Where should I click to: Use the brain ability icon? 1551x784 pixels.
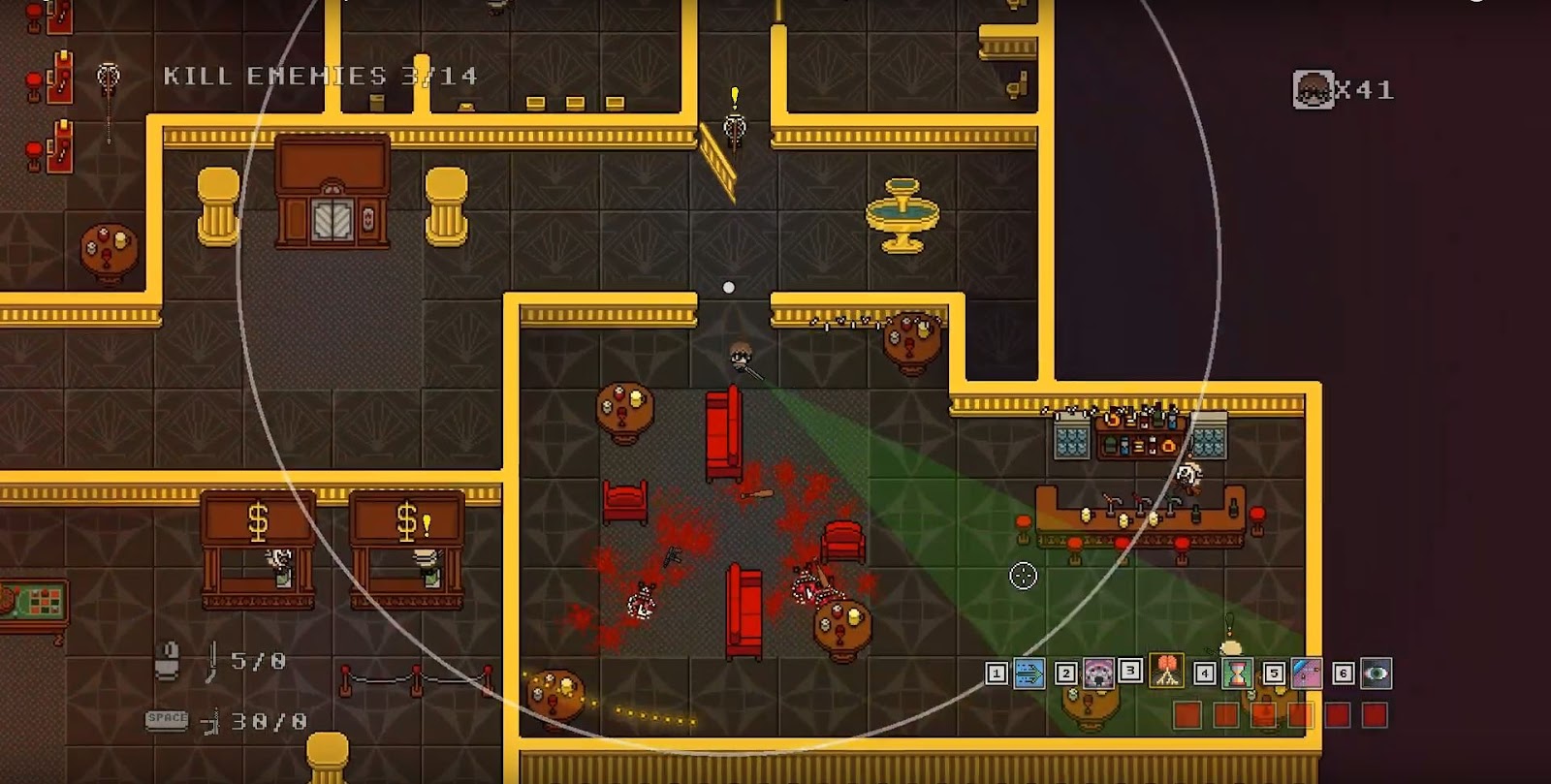pyautogui.click(x=1167, y=671)
